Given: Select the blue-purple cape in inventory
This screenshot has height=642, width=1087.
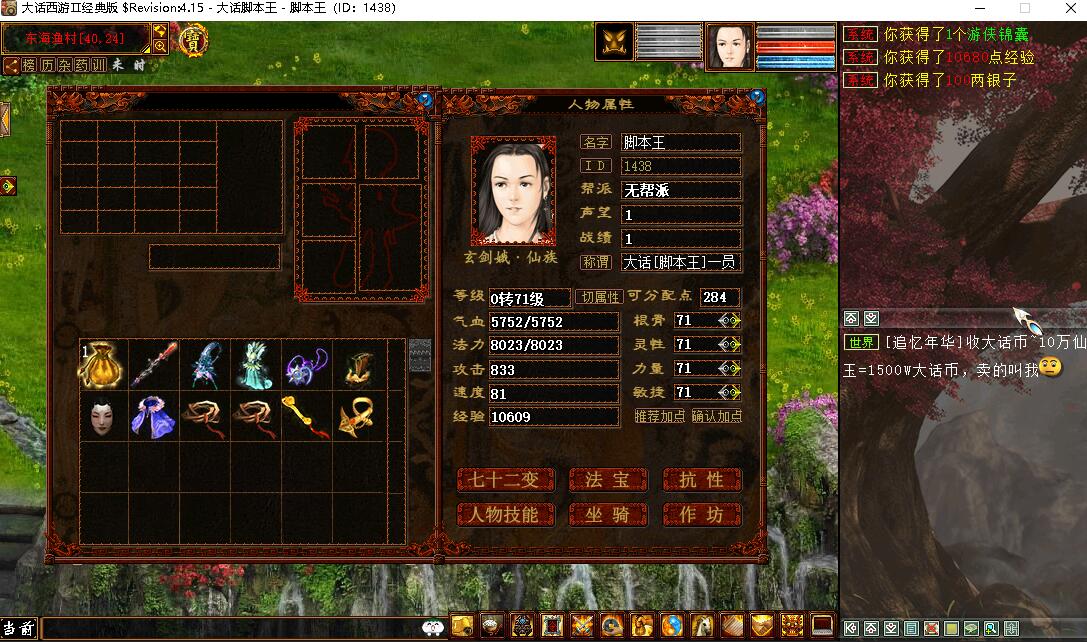Looking at the screenshot, I should pos(153,416).
